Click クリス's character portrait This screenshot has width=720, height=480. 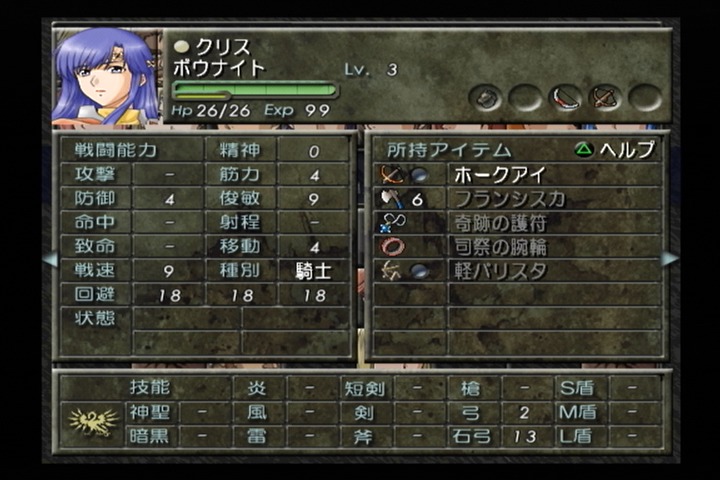pos(104,77)
